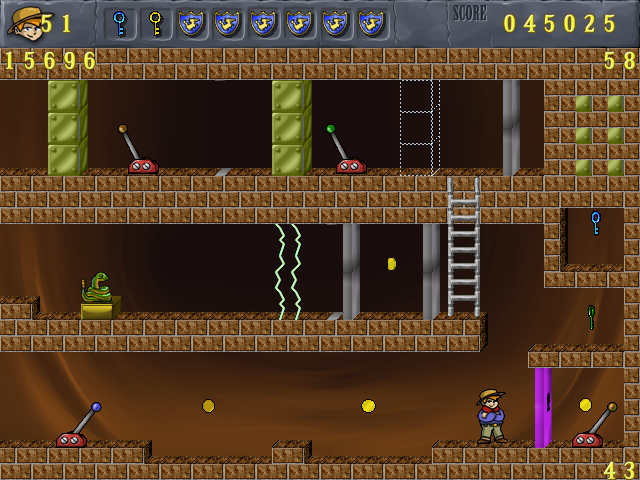Select the yellow key inventory slot
The image size is (640, 480).
156,23
